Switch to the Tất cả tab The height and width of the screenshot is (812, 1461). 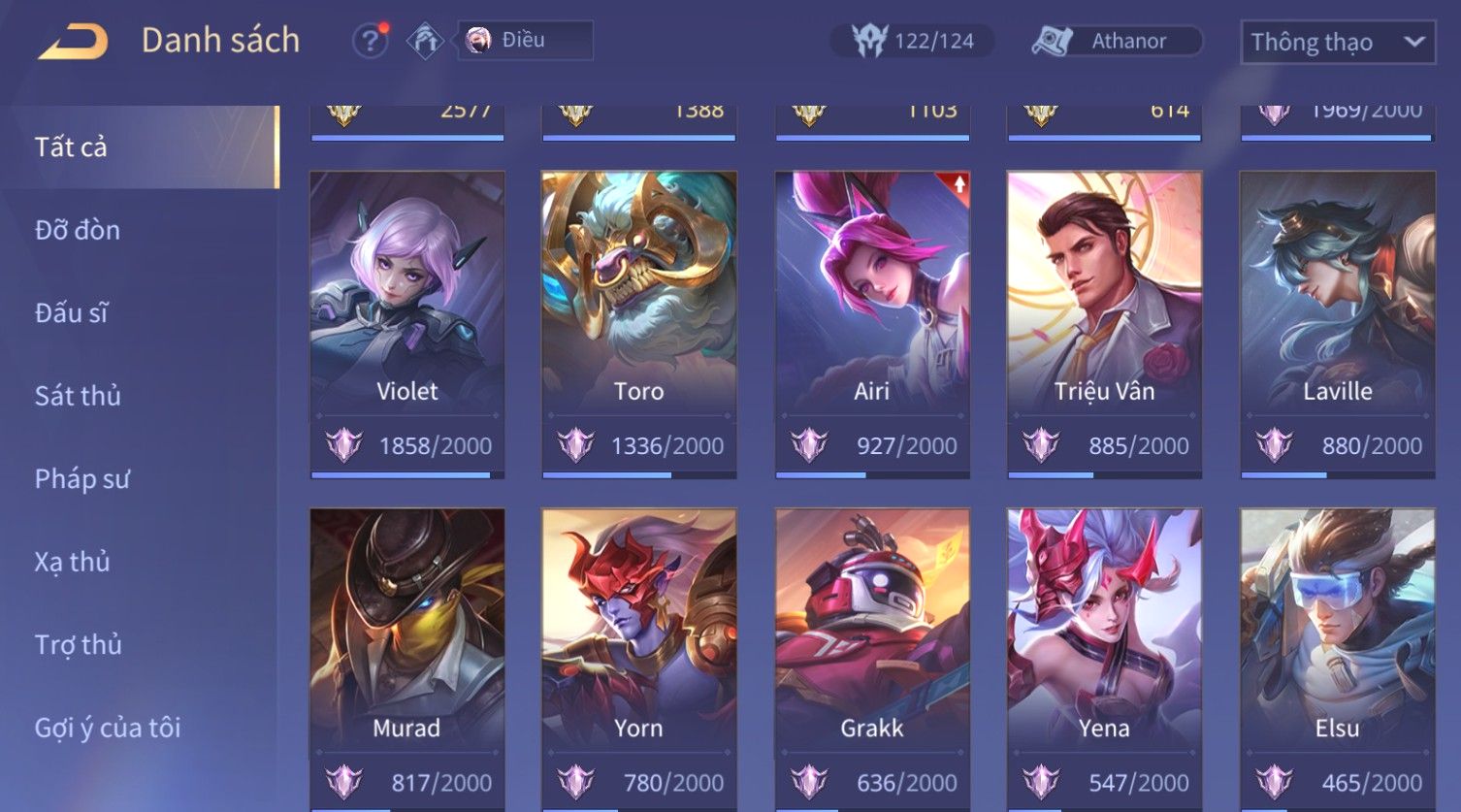tap(71, 146)
